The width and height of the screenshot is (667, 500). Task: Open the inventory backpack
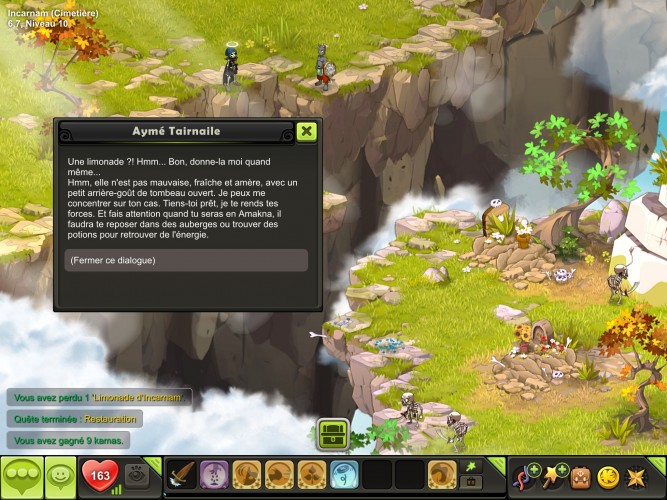point(581,474)
